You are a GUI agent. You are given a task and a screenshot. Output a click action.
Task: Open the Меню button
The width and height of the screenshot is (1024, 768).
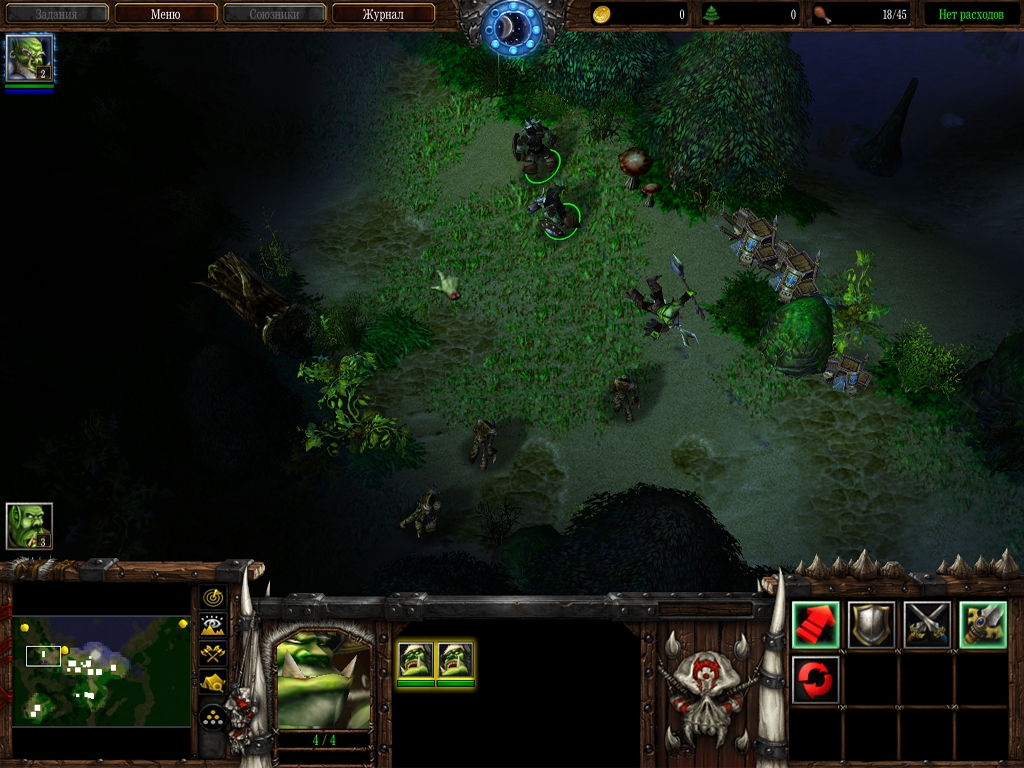click(165, 14)
